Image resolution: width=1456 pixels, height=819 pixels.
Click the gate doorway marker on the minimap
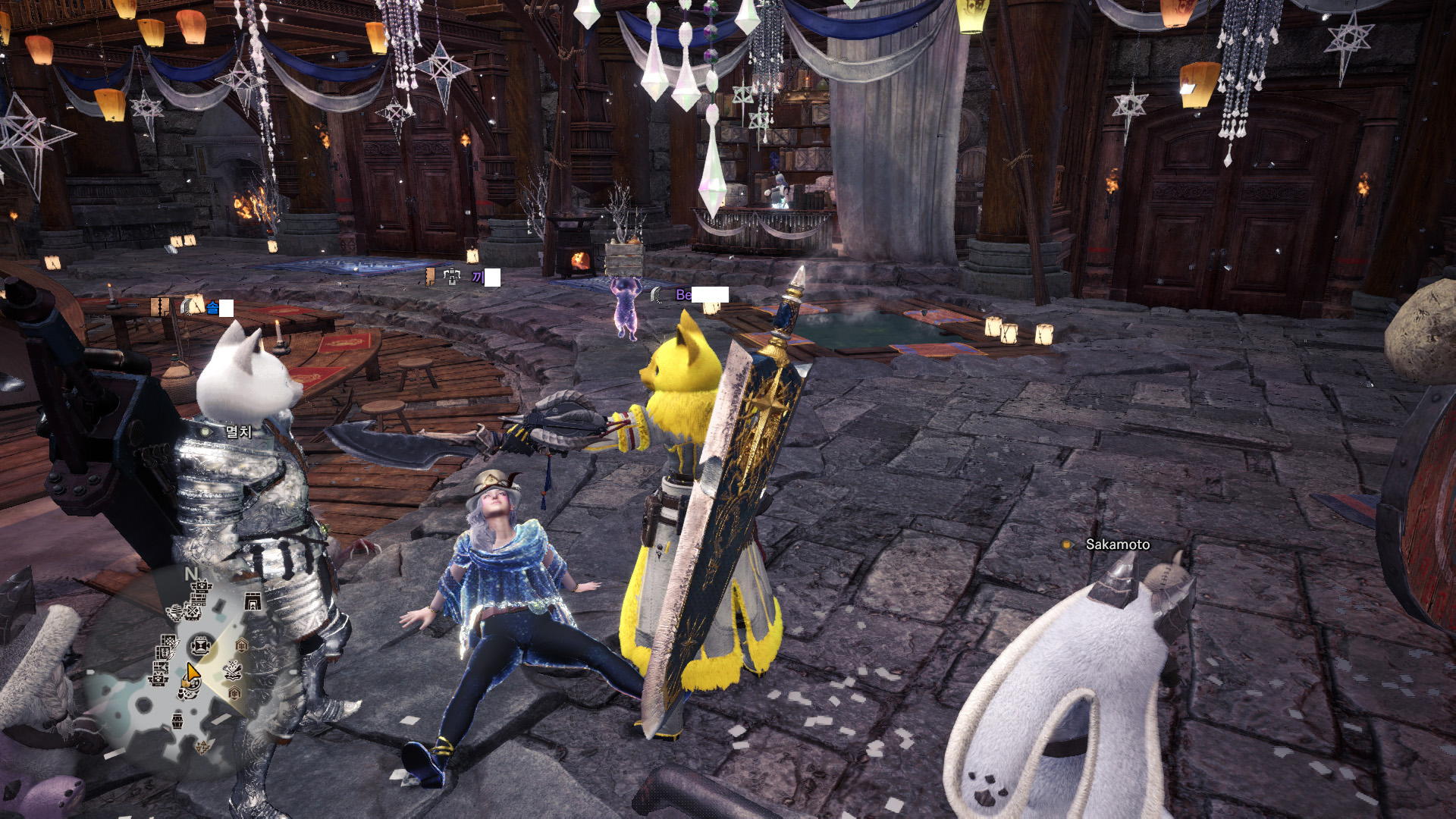click(253, 601)
